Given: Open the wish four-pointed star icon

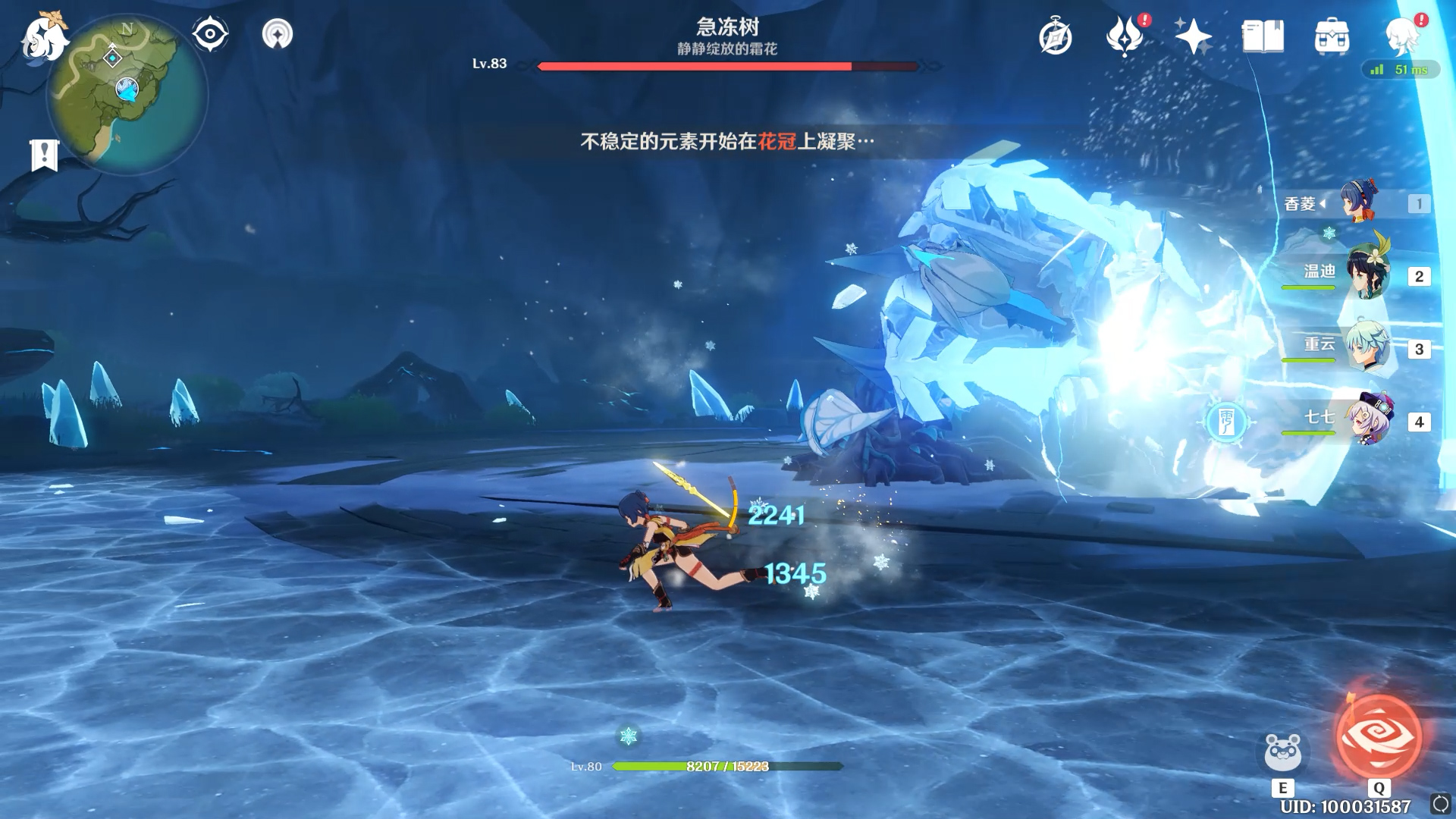Looking at the screenshot, I should click(x=1193, y=36).
